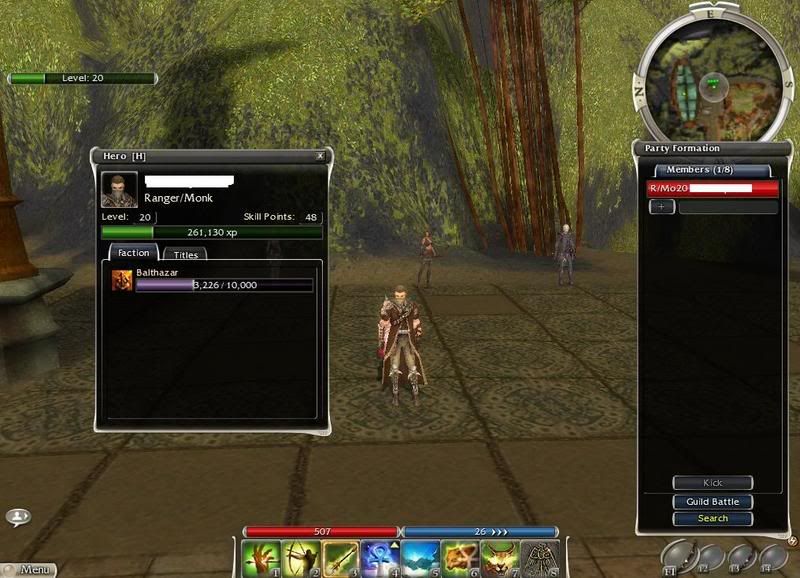
Task: Add a party member with the plus button
Action: coord(661,207)
